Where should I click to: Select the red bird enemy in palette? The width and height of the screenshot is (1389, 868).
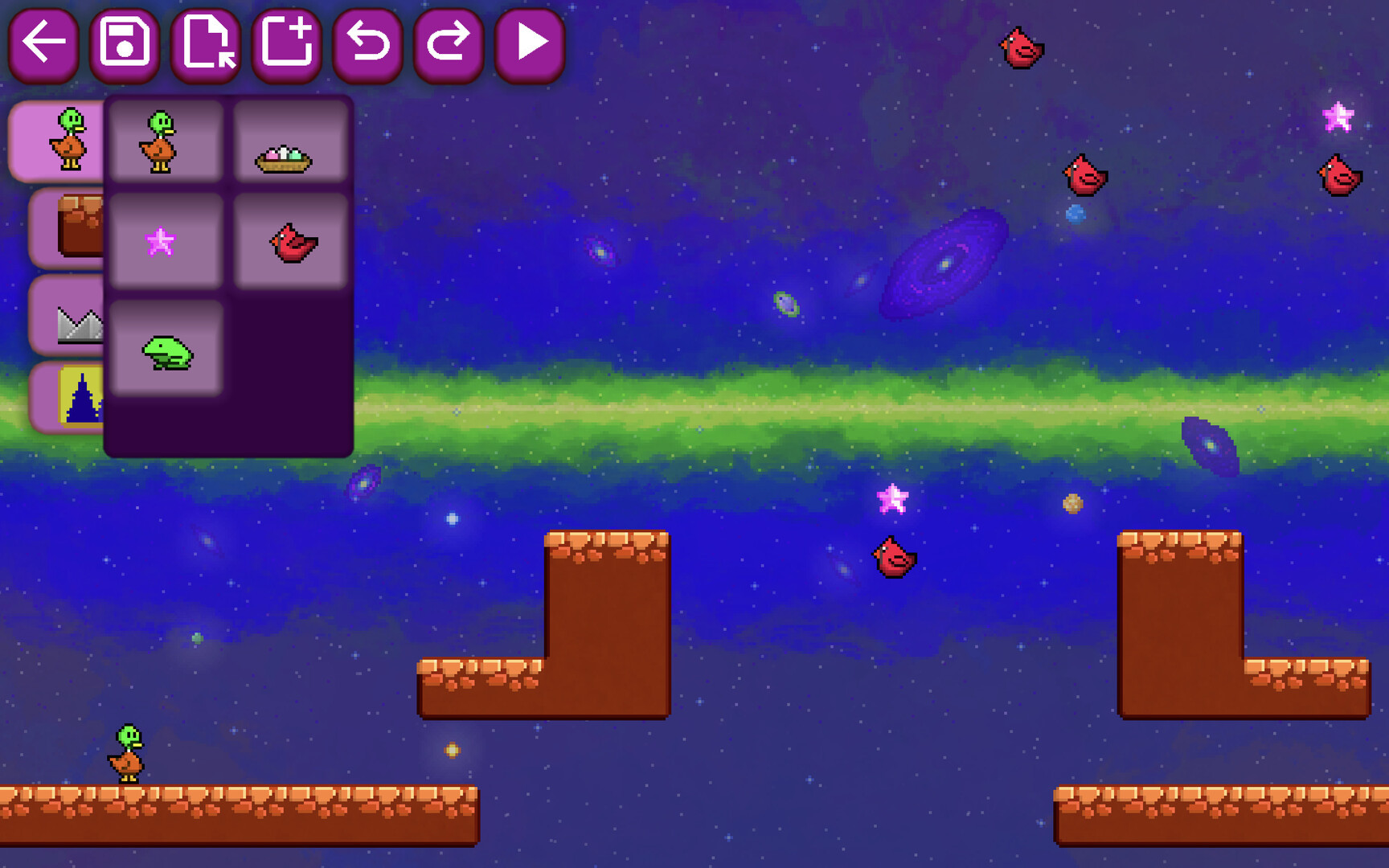click(290, 241)
